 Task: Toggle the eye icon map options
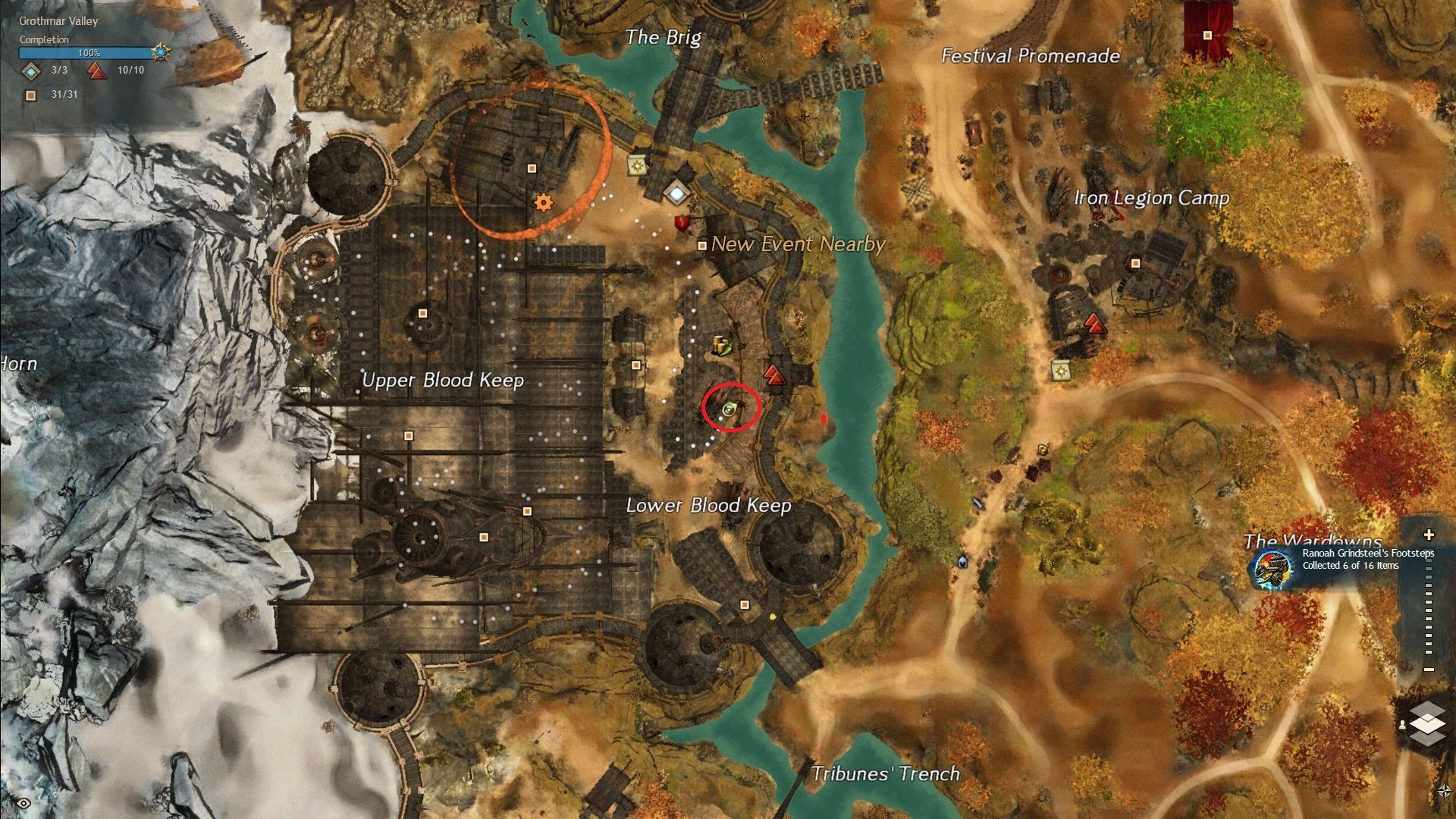[x=24, y=803]
